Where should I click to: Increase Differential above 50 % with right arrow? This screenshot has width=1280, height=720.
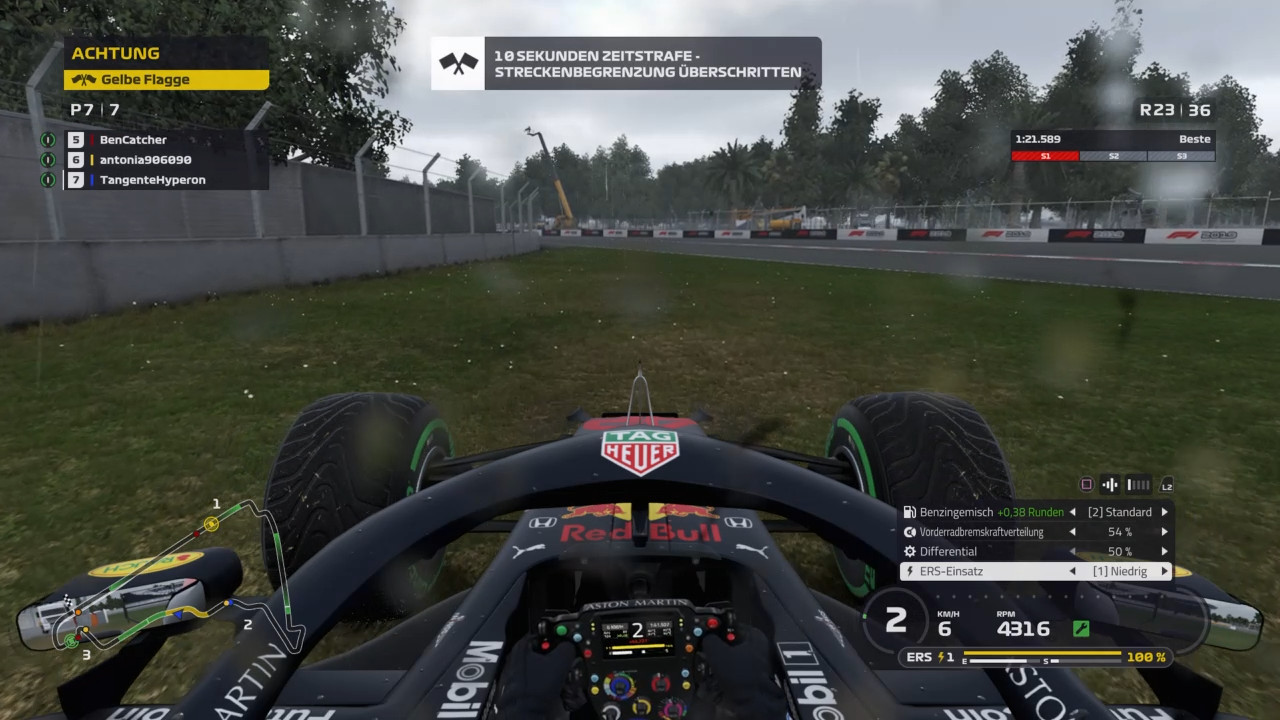(1164, 551)
